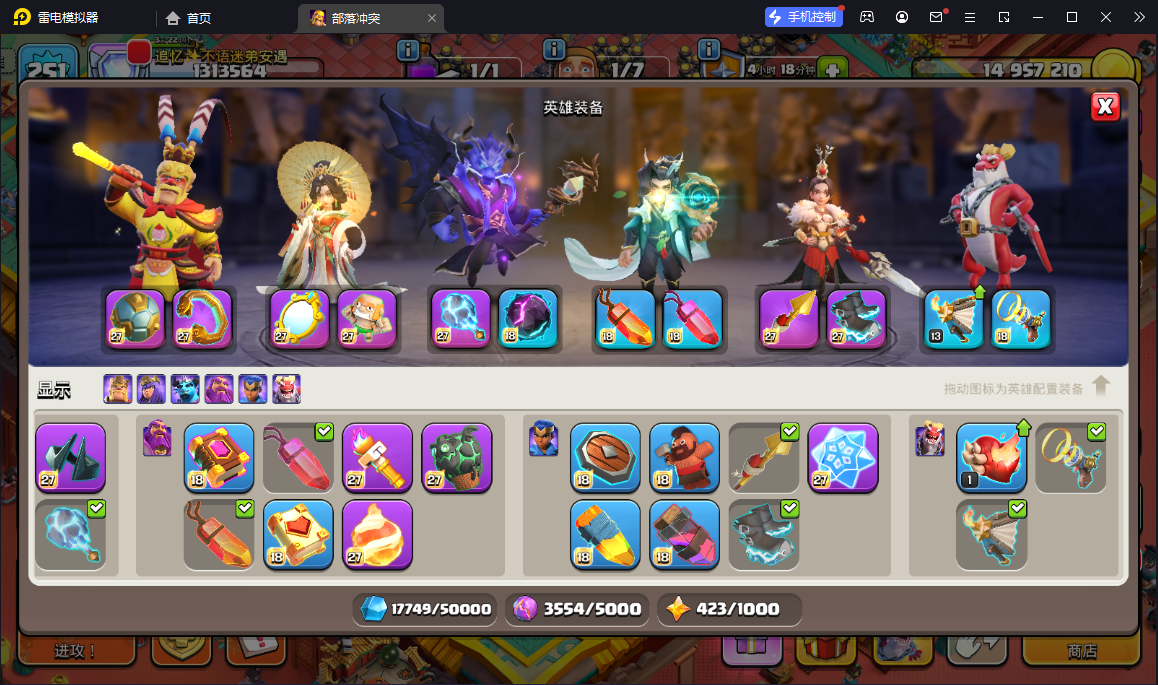Toggle the Barbarian King filter beside 显示

pyautogui.click(x=118, y=389)
